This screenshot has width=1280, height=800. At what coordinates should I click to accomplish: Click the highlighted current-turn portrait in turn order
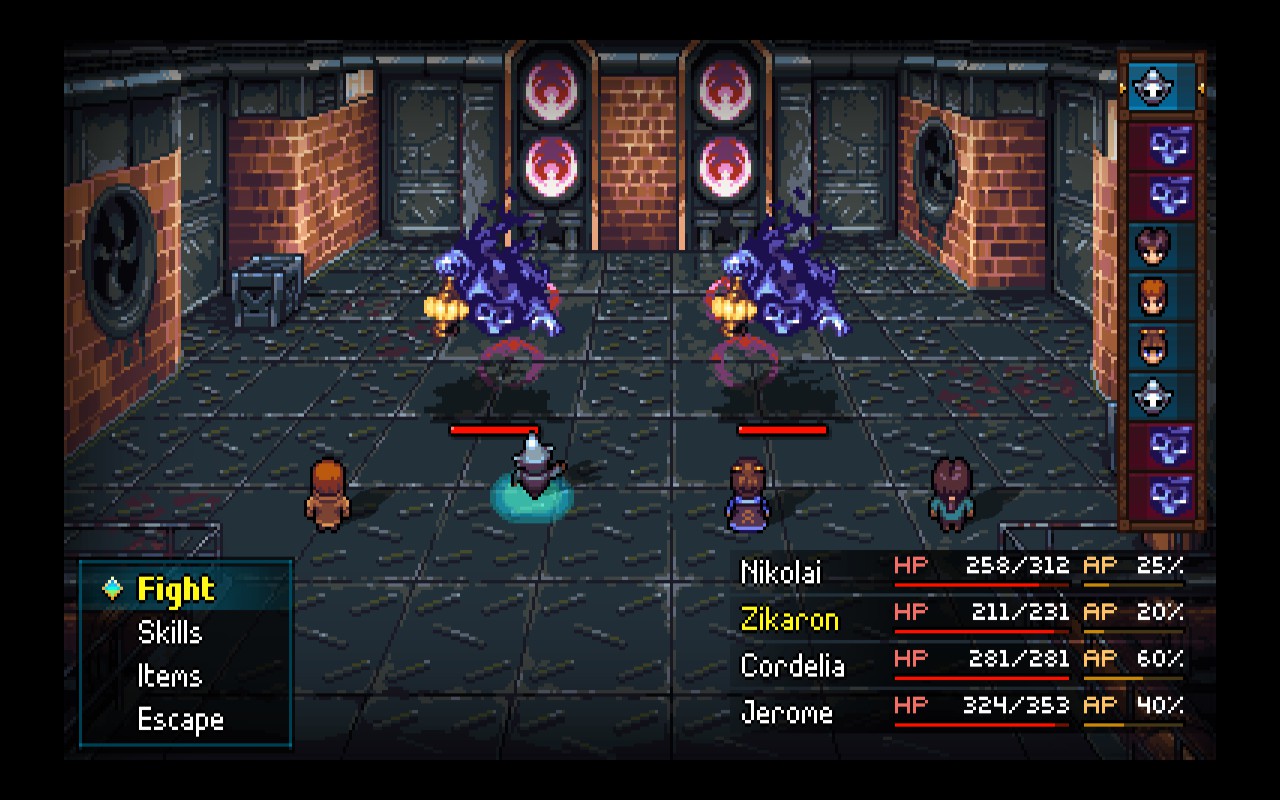click(x=1161, y=89)
